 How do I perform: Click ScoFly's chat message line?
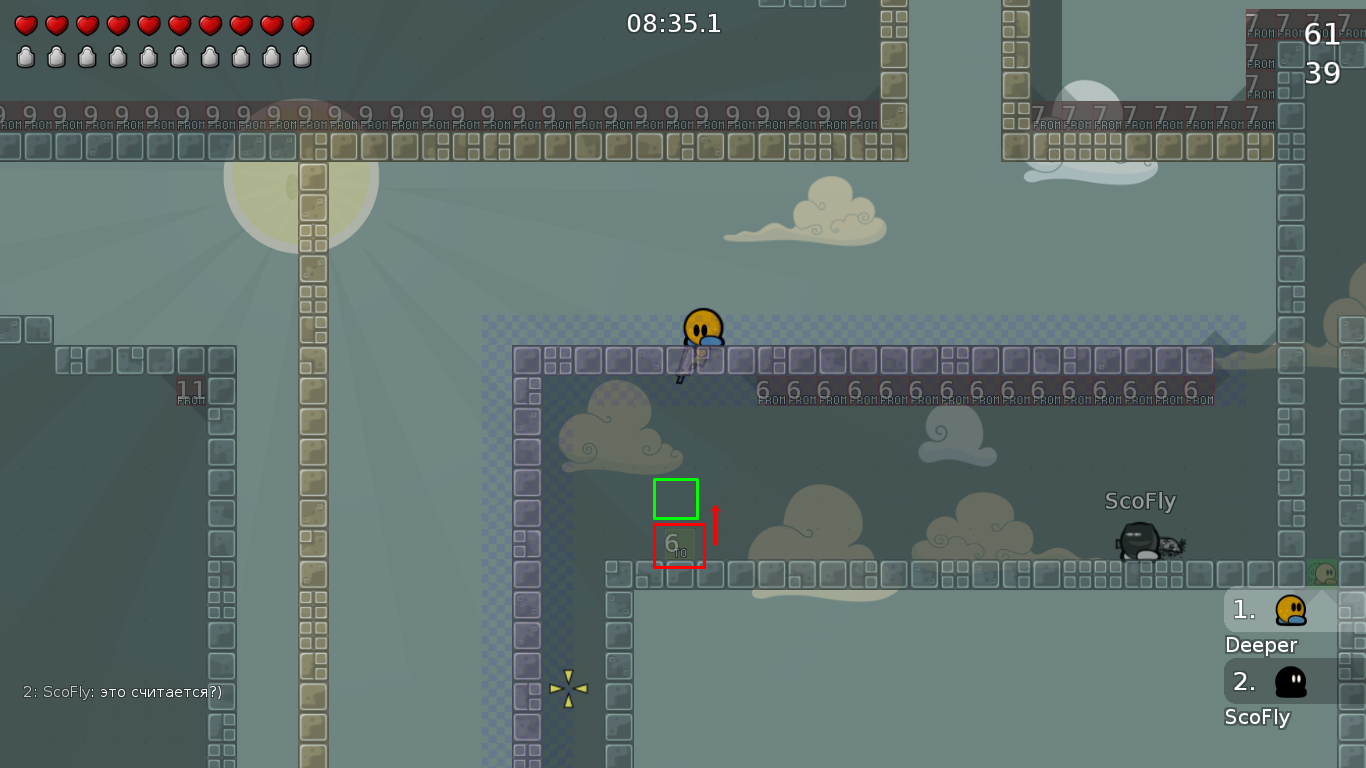click(x=122, y=692)
